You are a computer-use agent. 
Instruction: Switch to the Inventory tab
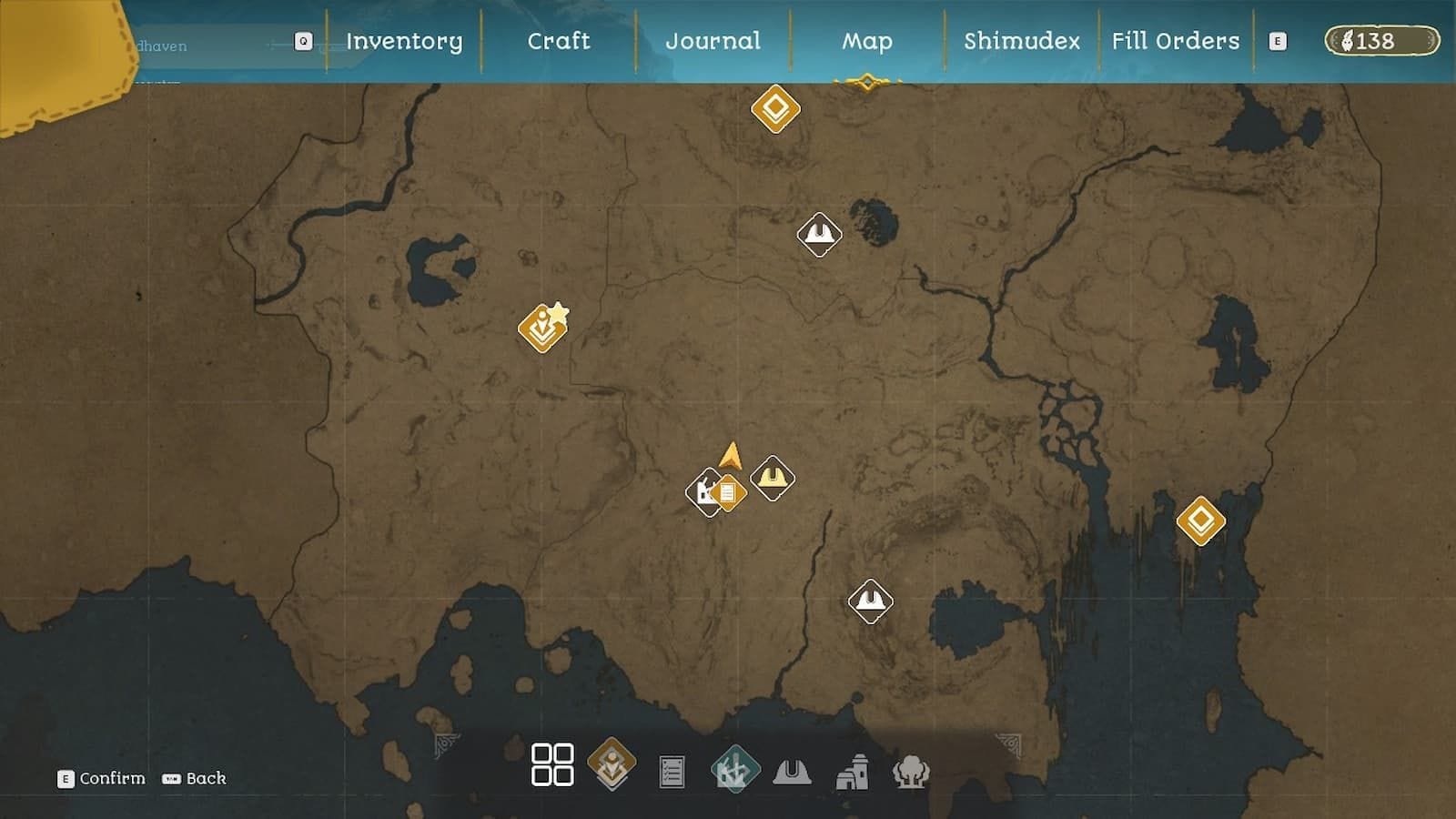(x=403, y=41)
